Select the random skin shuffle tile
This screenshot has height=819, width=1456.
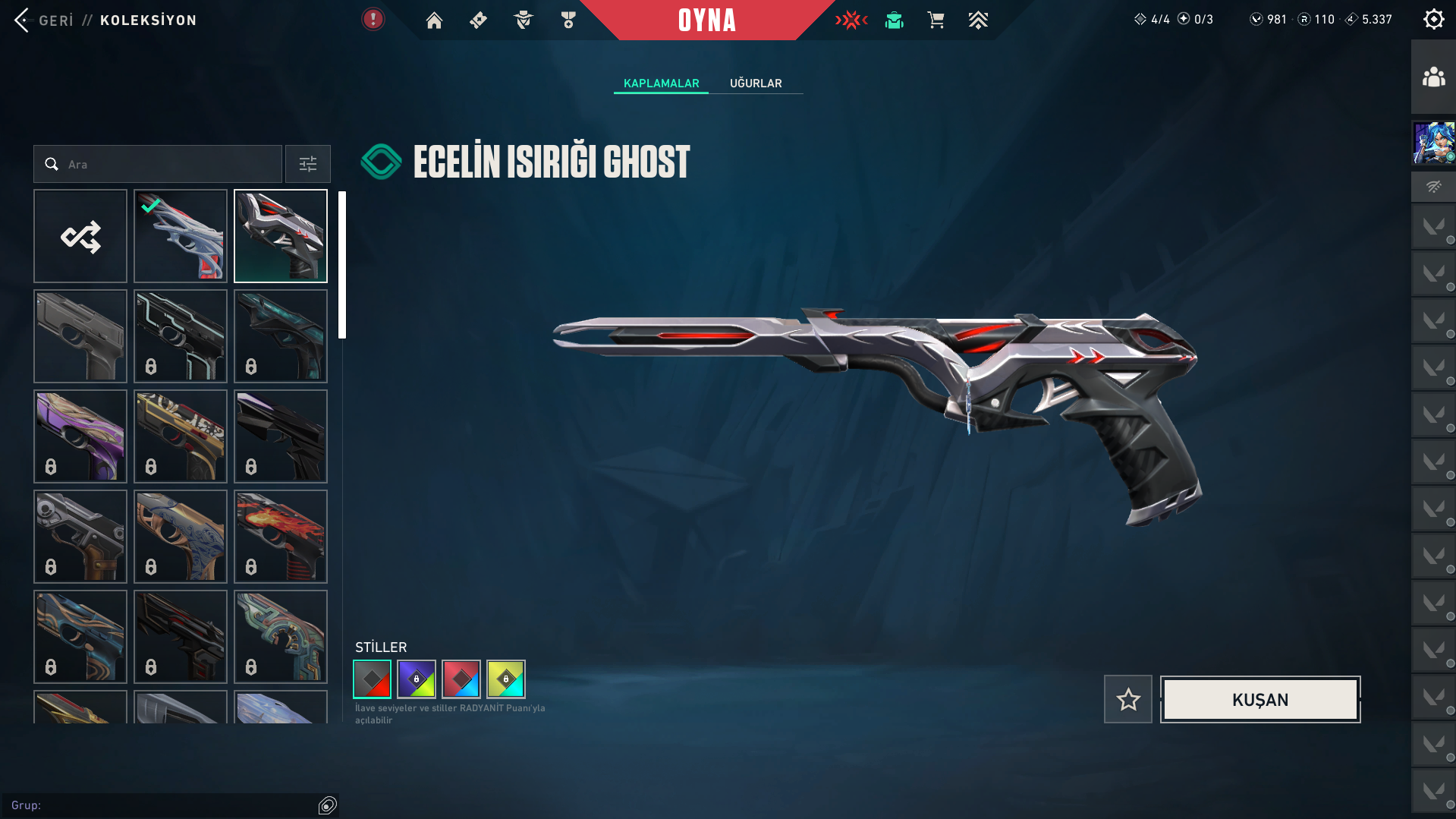pyautogui.click(x=80, y=236)
